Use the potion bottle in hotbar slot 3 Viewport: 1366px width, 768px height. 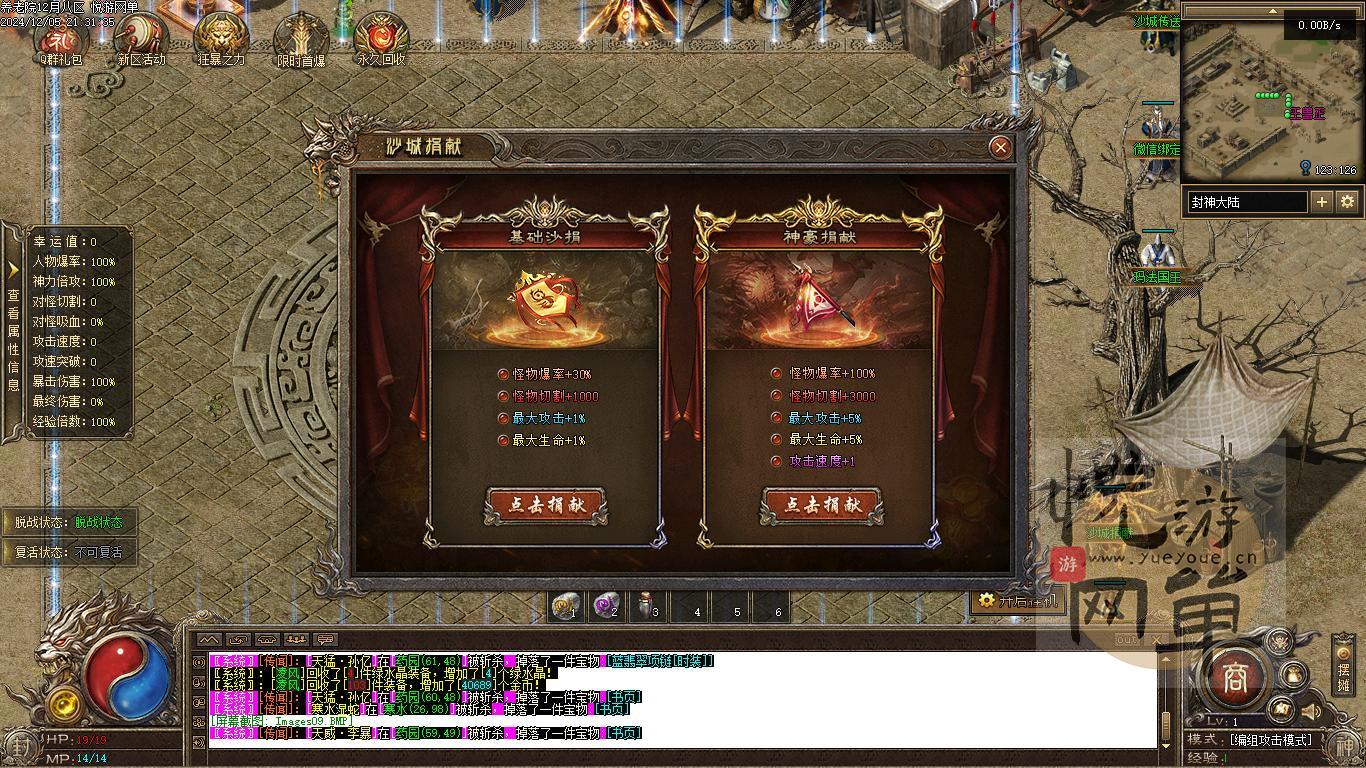pyautogui.click(x=646, y=605)
